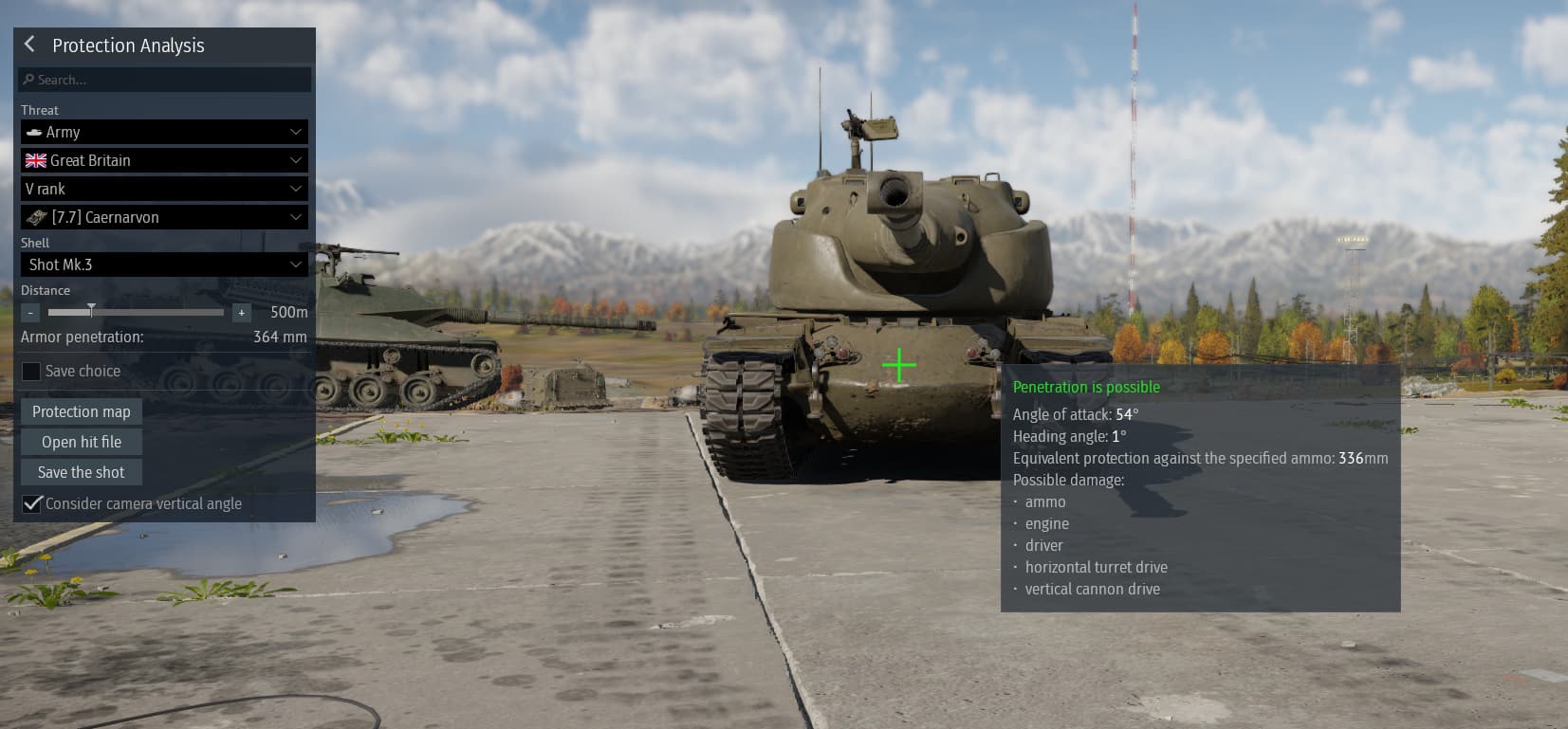Decrease distance with the minus button

click(30, 312)
